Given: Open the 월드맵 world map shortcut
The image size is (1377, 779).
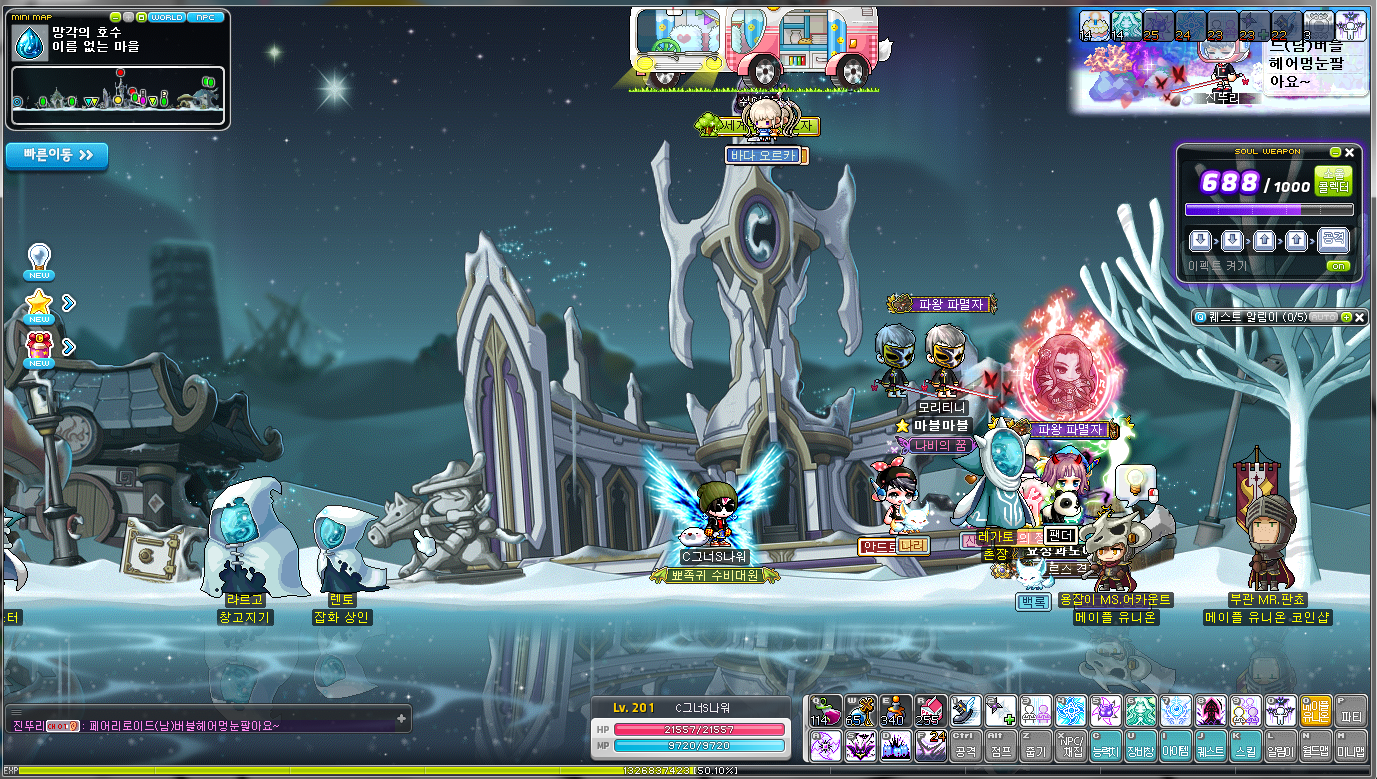Looking at the screenshot, I should [1316, 745].
